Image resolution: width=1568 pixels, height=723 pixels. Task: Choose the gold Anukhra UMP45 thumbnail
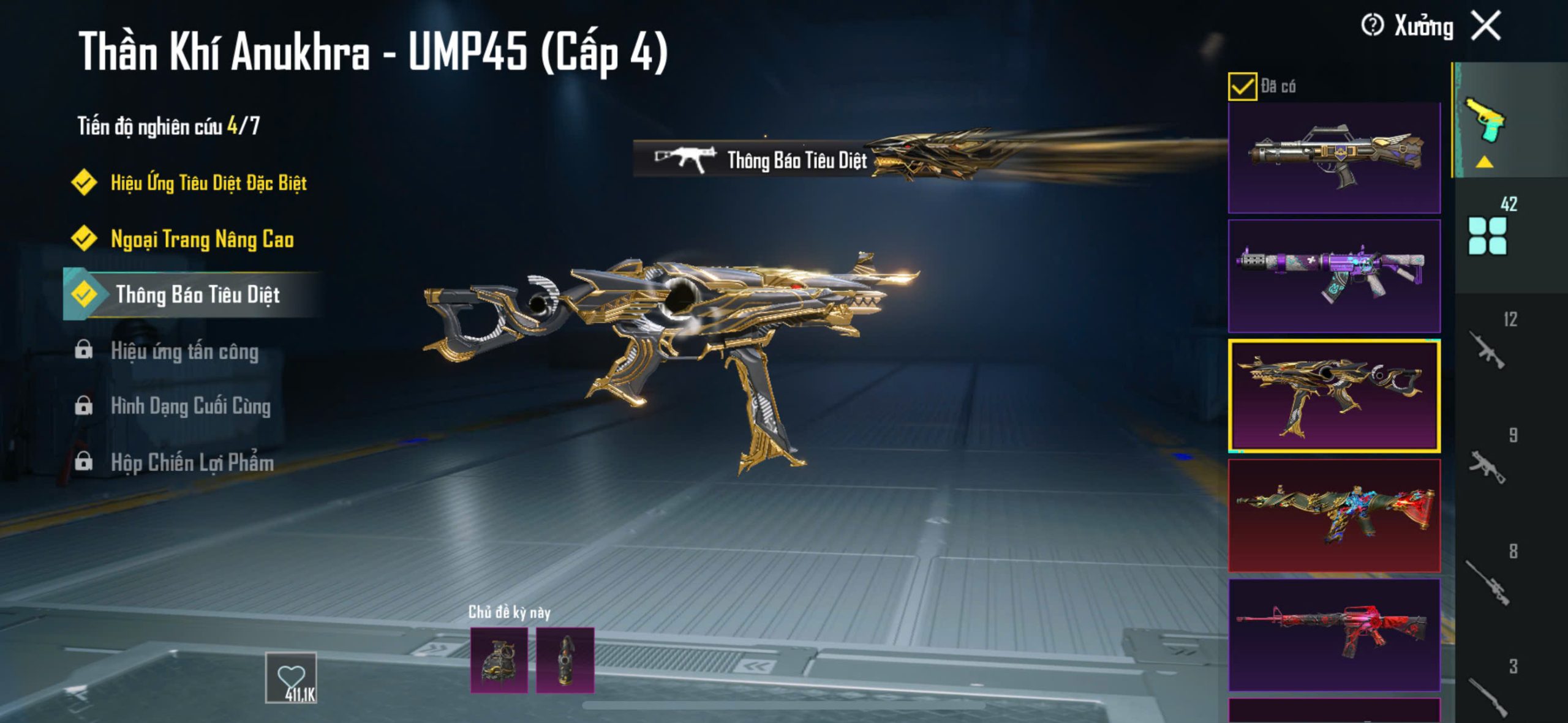coord(1334,395)
